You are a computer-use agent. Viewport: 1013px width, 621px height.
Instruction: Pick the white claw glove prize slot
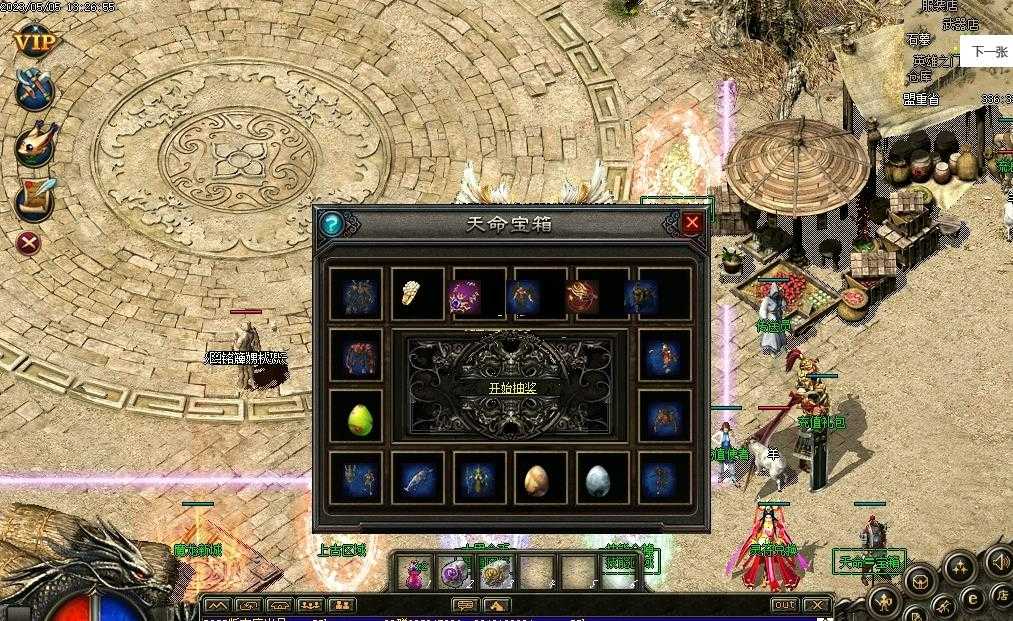click(416, 294)
